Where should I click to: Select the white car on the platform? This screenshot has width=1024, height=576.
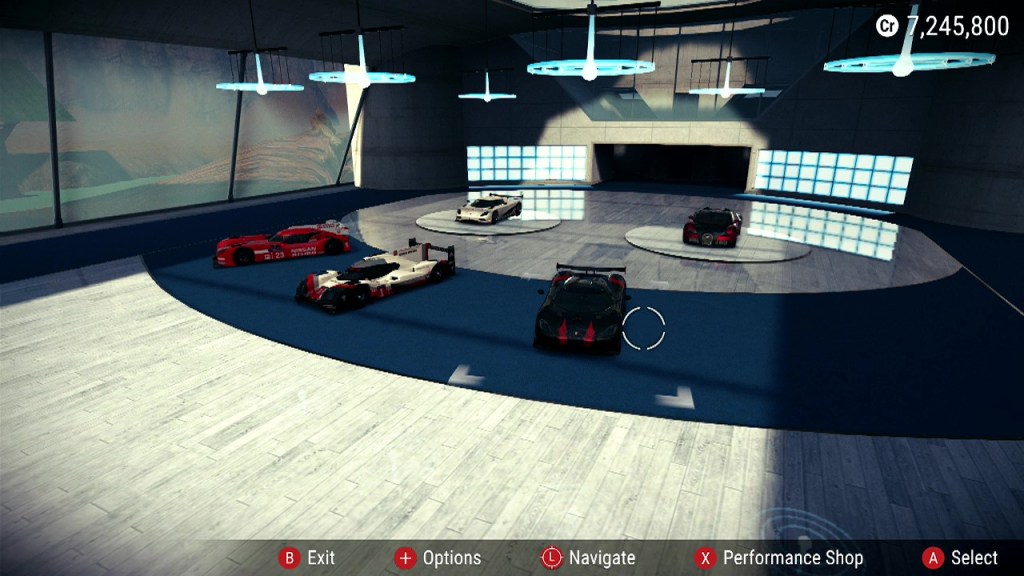(x=488, y=207)
